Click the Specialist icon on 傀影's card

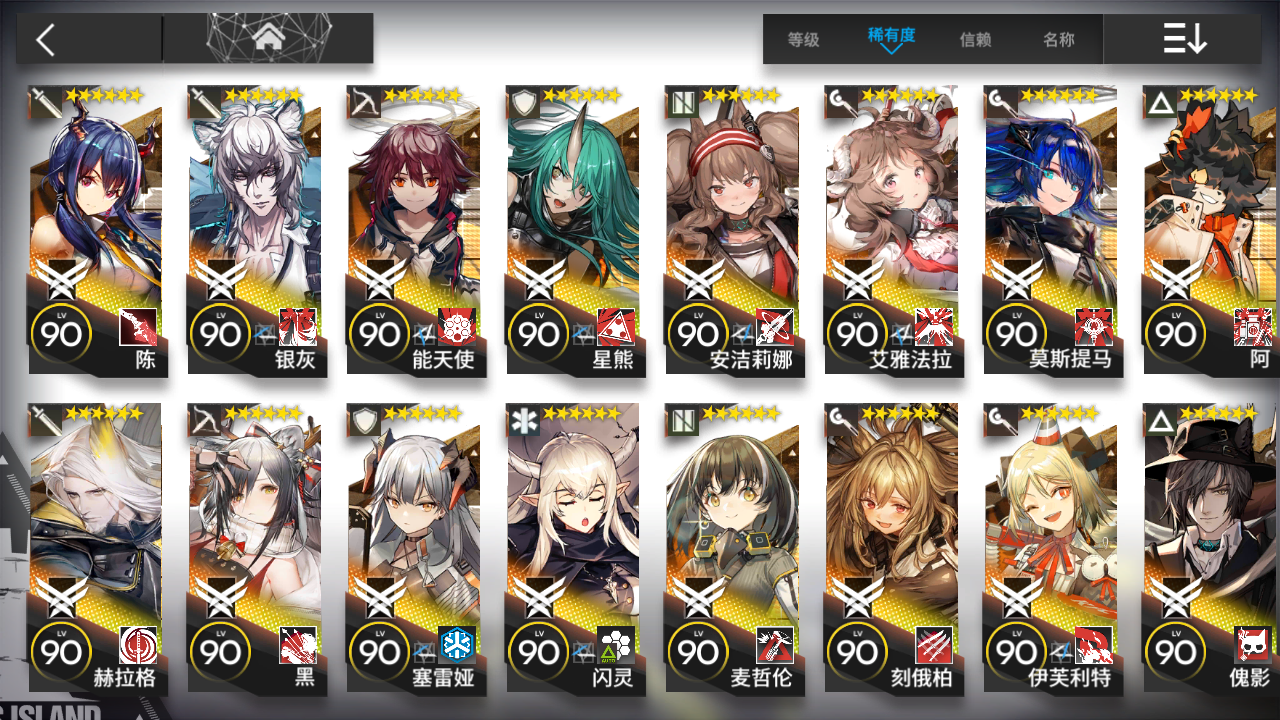[1160, 421]
